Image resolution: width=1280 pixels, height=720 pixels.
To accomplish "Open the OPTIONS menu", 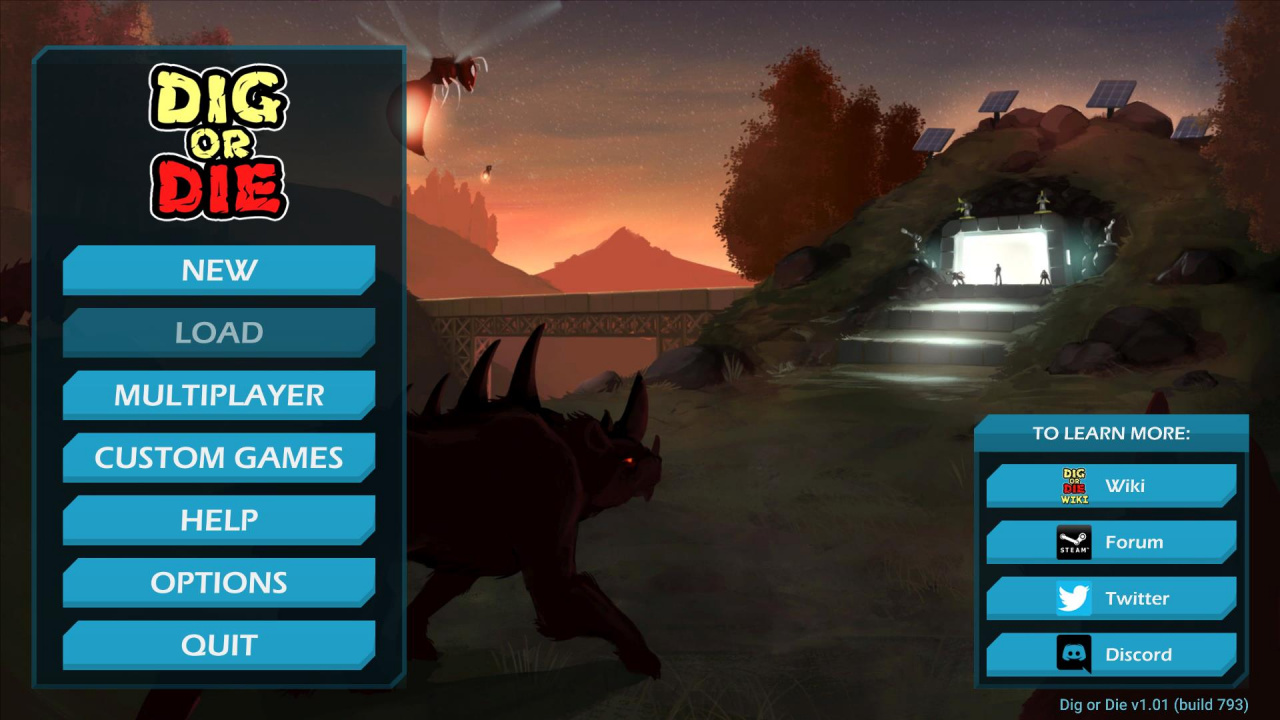I will coord(219,583).
